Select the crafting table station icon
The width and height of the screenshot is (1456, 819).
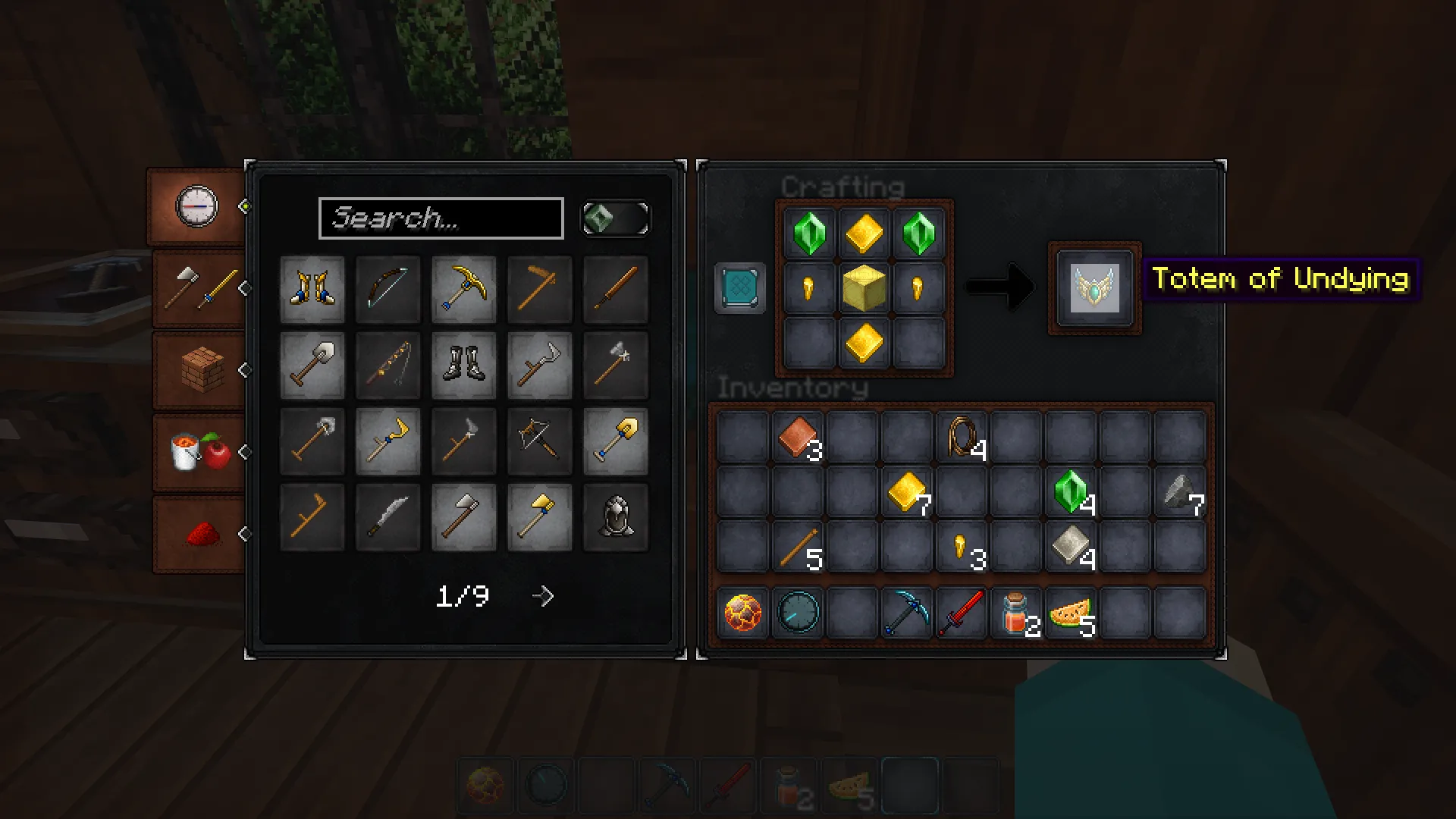pos(739,288)
